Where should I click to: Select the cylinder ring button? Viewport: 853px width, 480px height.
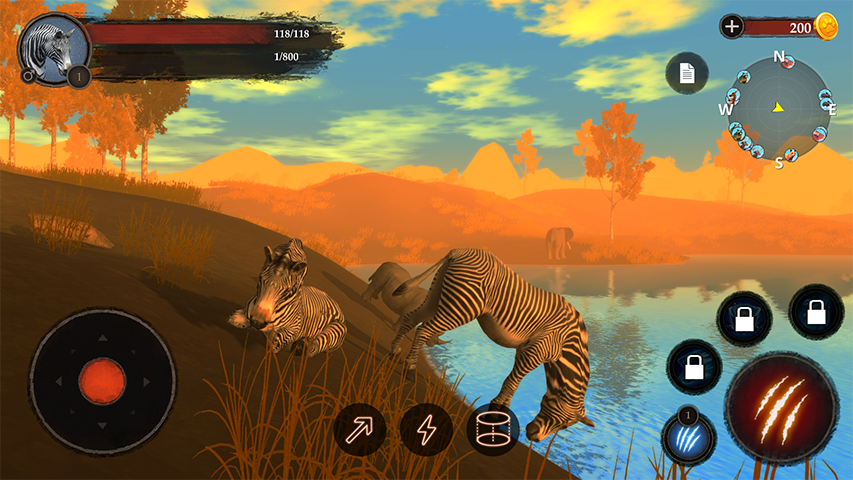tap(493, 430)
